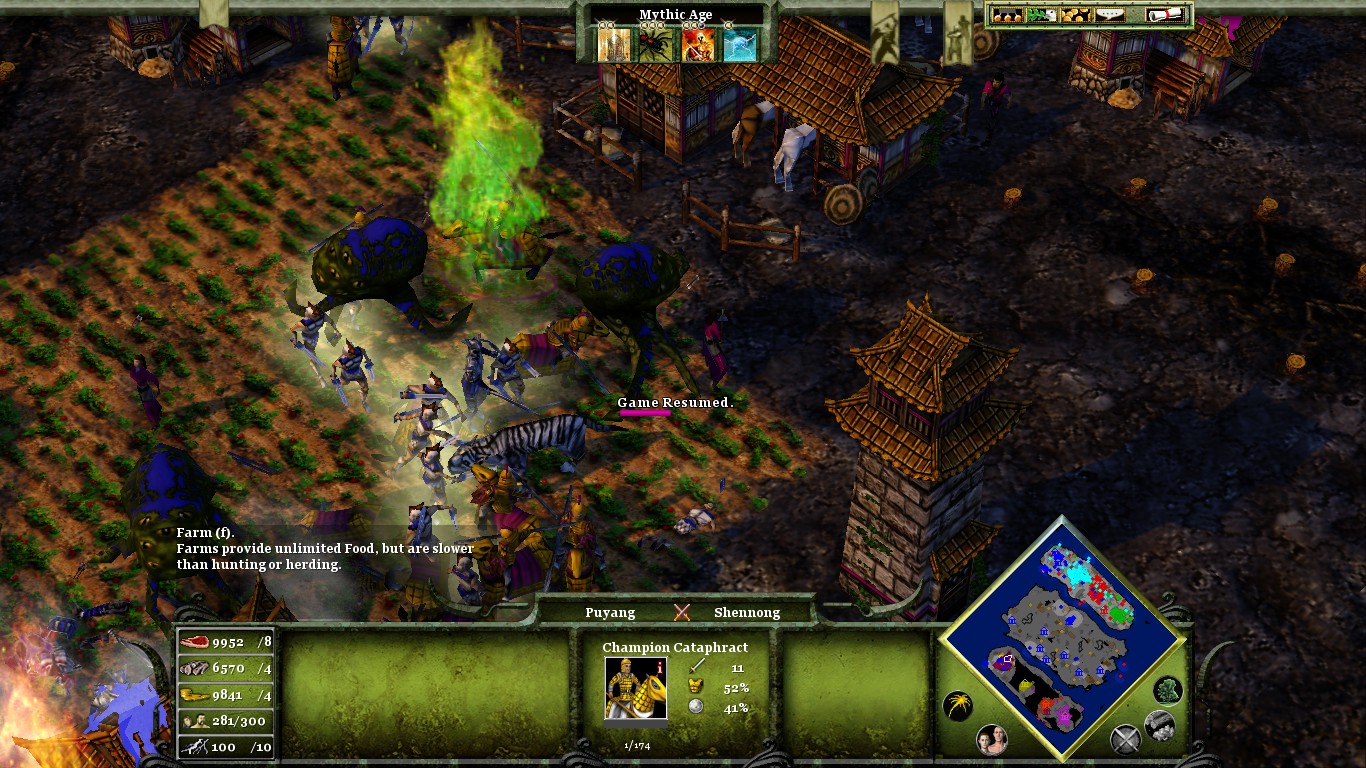The width and height of the screenshot is (1366, 768).
Task: Select the Champion Cataphract unit portrait
Action: click(636, 688)
